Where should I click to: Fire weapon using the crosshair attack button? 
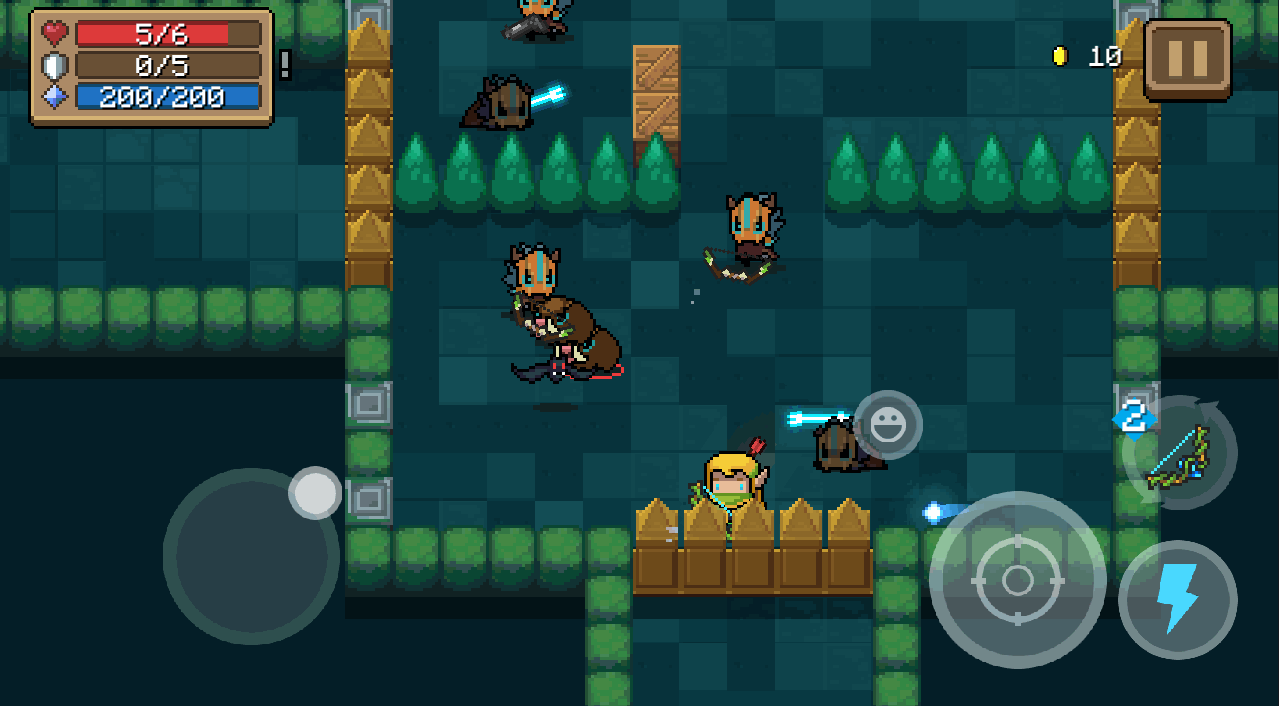point(1017,580)
